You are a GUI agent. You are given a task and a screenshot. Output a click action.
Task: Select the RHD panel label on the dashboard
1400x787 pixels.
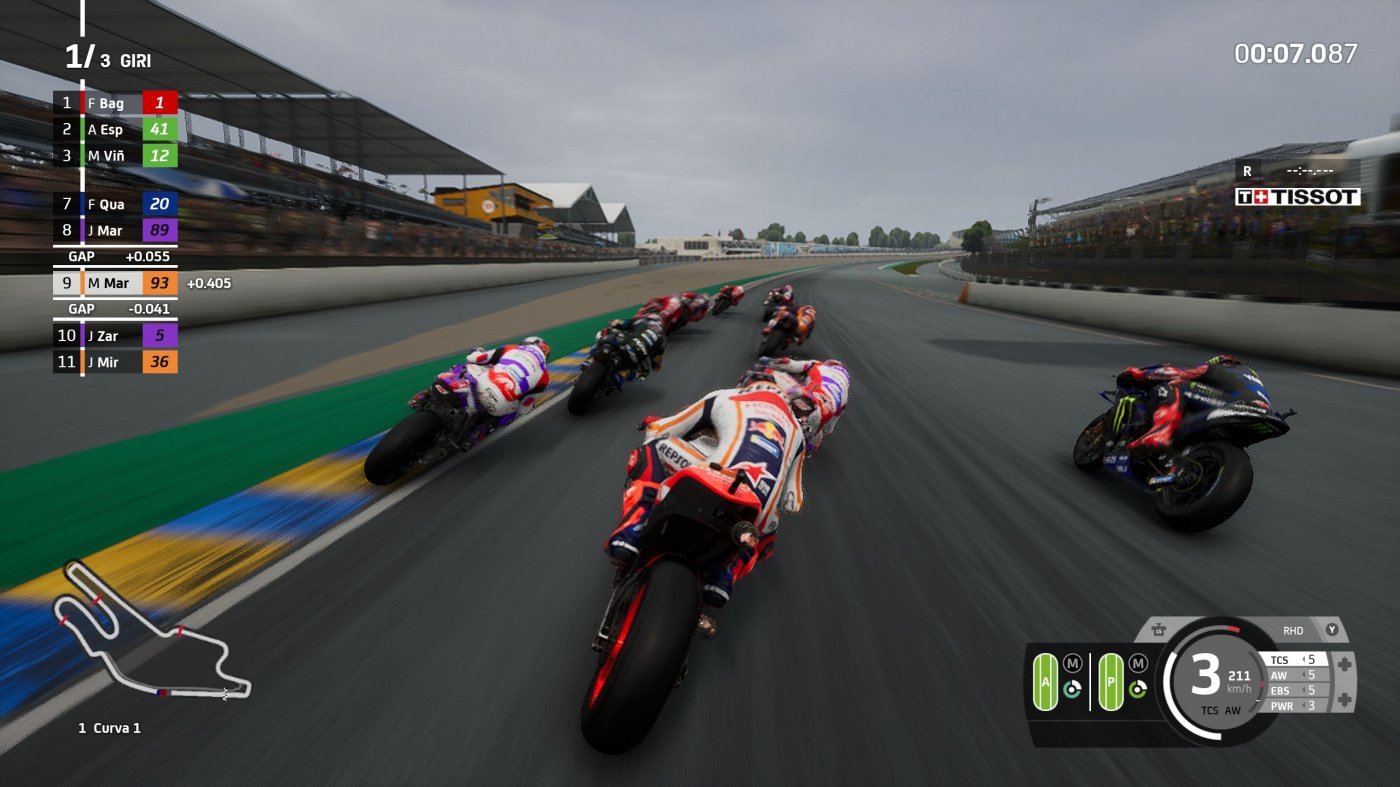1294,630
